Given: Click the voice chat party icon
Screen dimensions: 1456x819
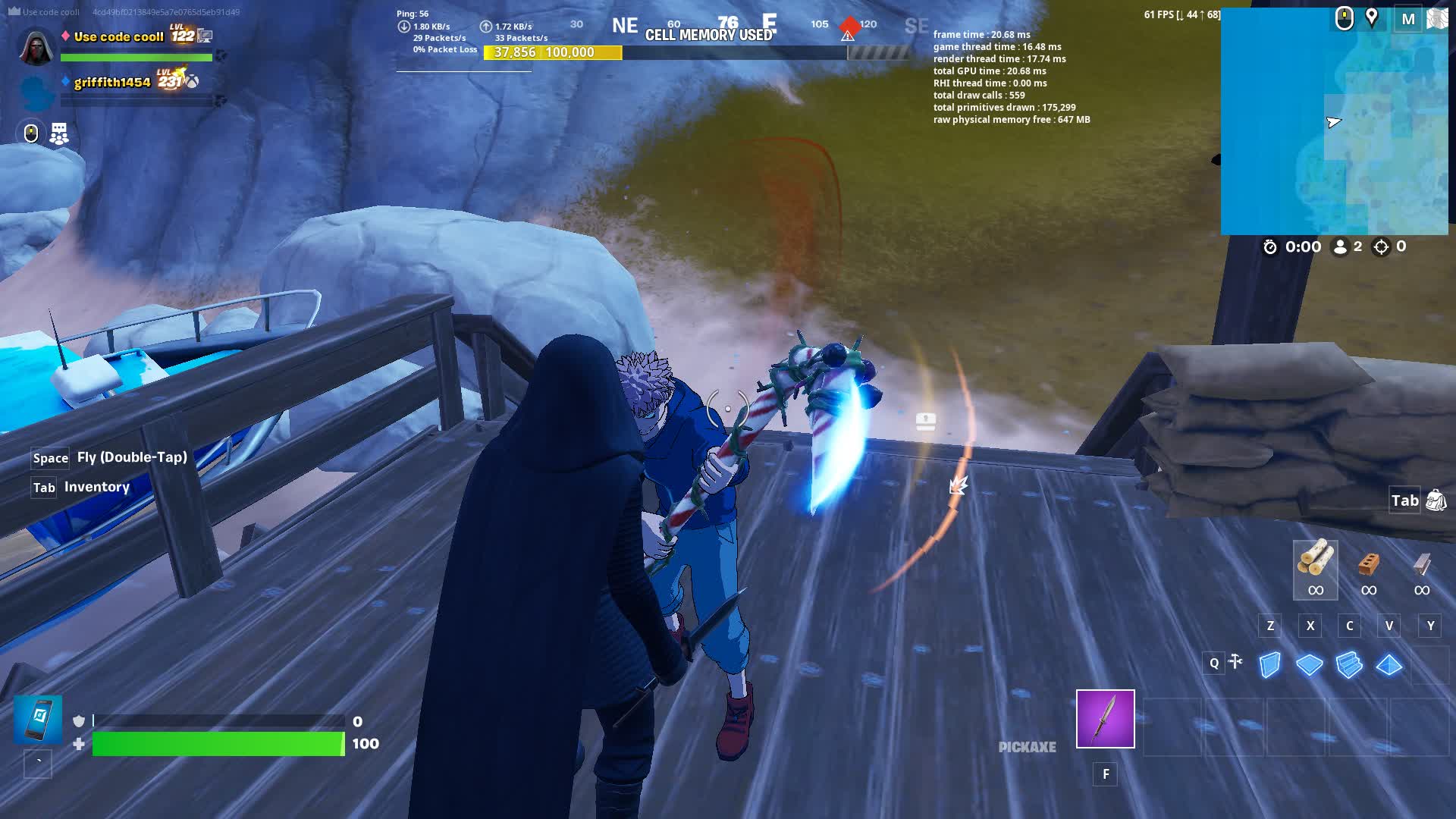Looking at the screenshot, I should (x=58, y=133).
